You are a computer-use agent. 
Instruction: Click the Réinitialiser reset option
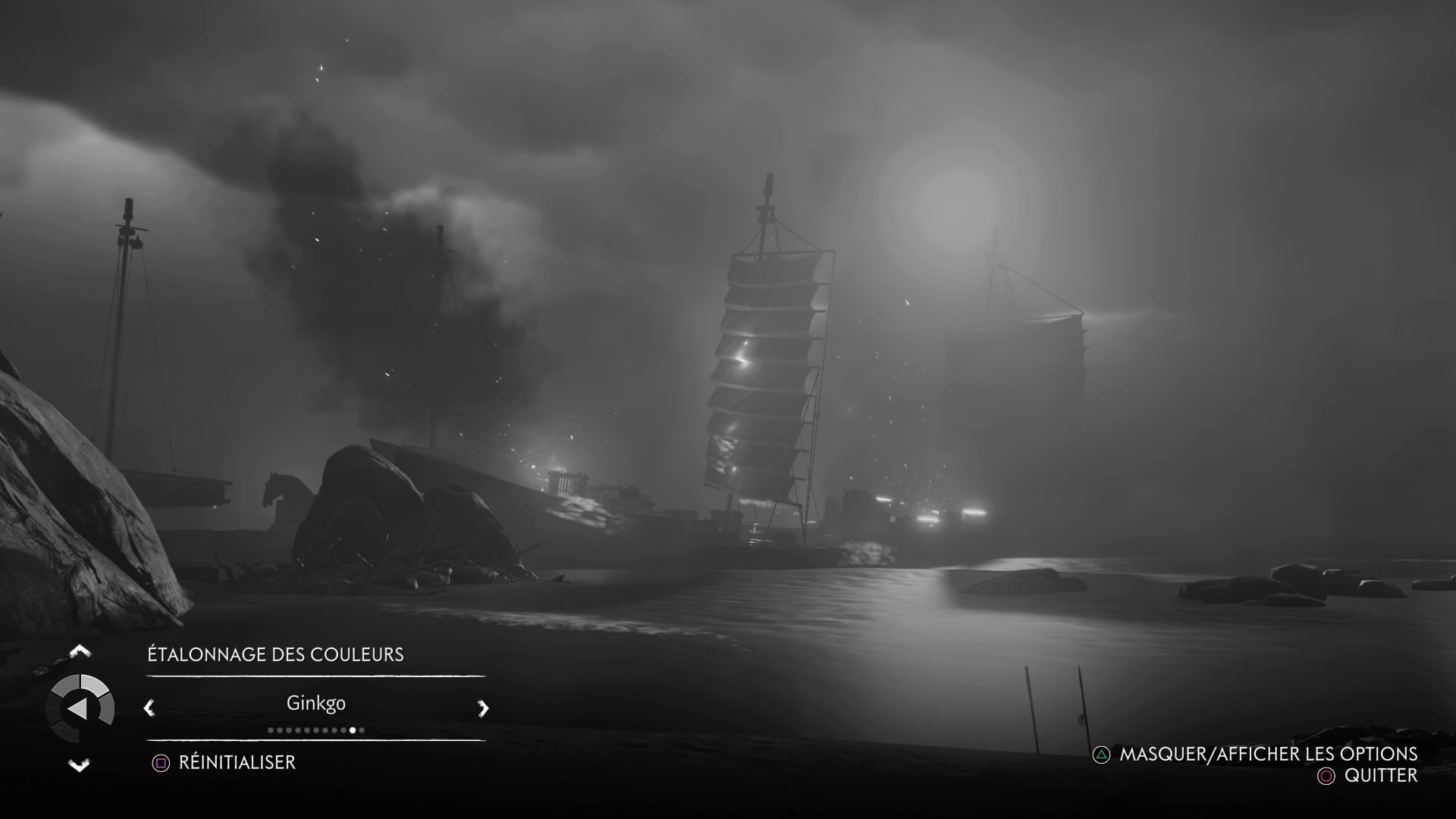[224, 762]
